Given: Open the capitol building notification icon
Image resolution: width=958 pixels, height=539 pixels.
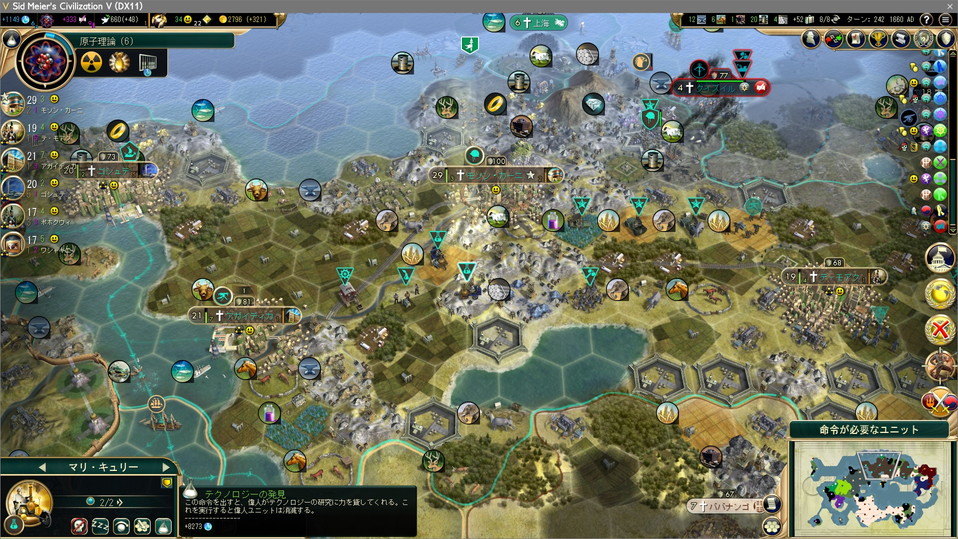Looking at the screenshot, I should point(940,257).
